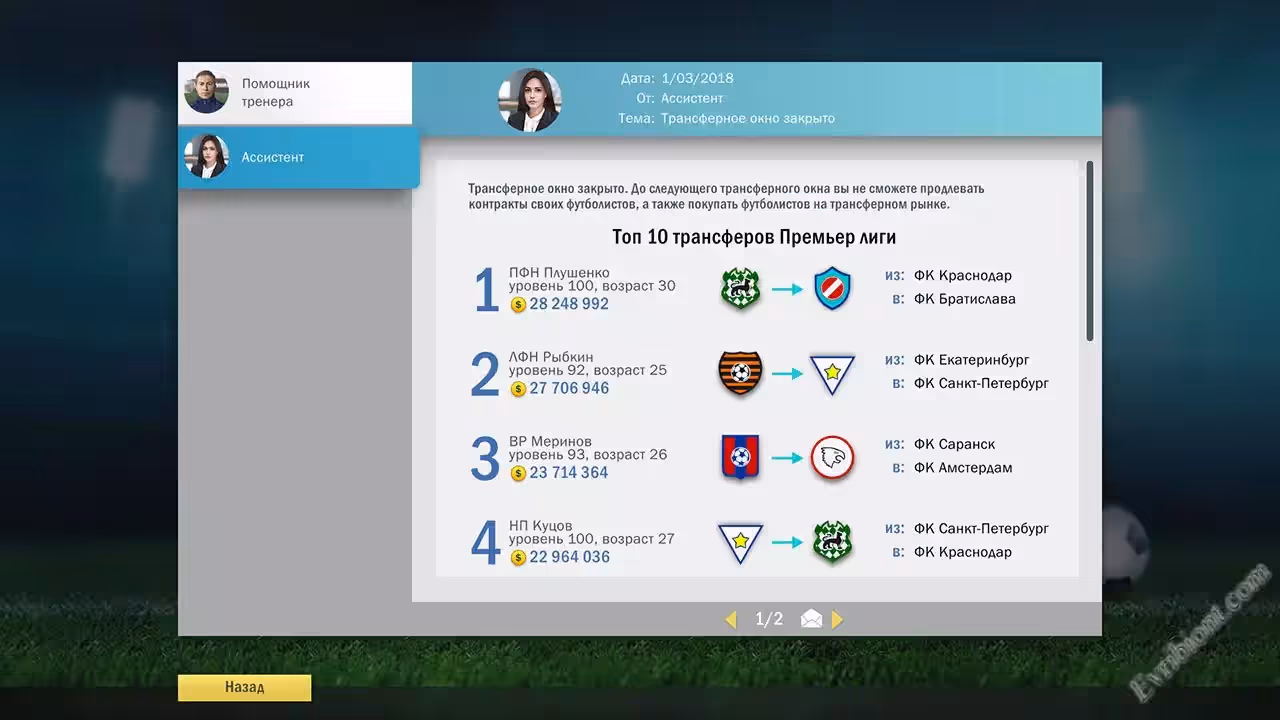
Task: Click the yellow Назад button
Action: point(244,688)
